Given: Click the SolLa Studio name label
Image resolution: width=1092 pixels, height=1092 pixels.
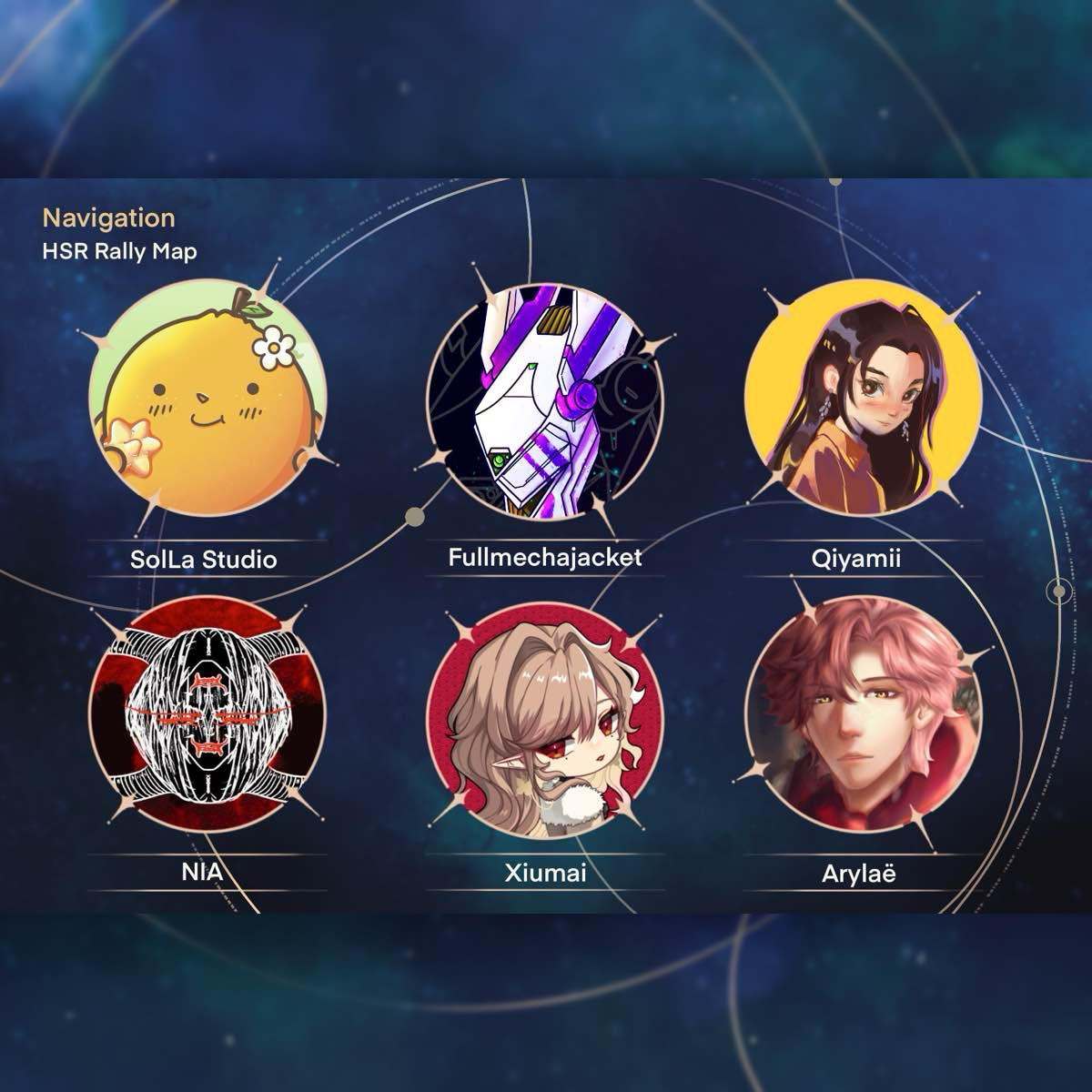Looking at the screenshot, I should point(204,559).
